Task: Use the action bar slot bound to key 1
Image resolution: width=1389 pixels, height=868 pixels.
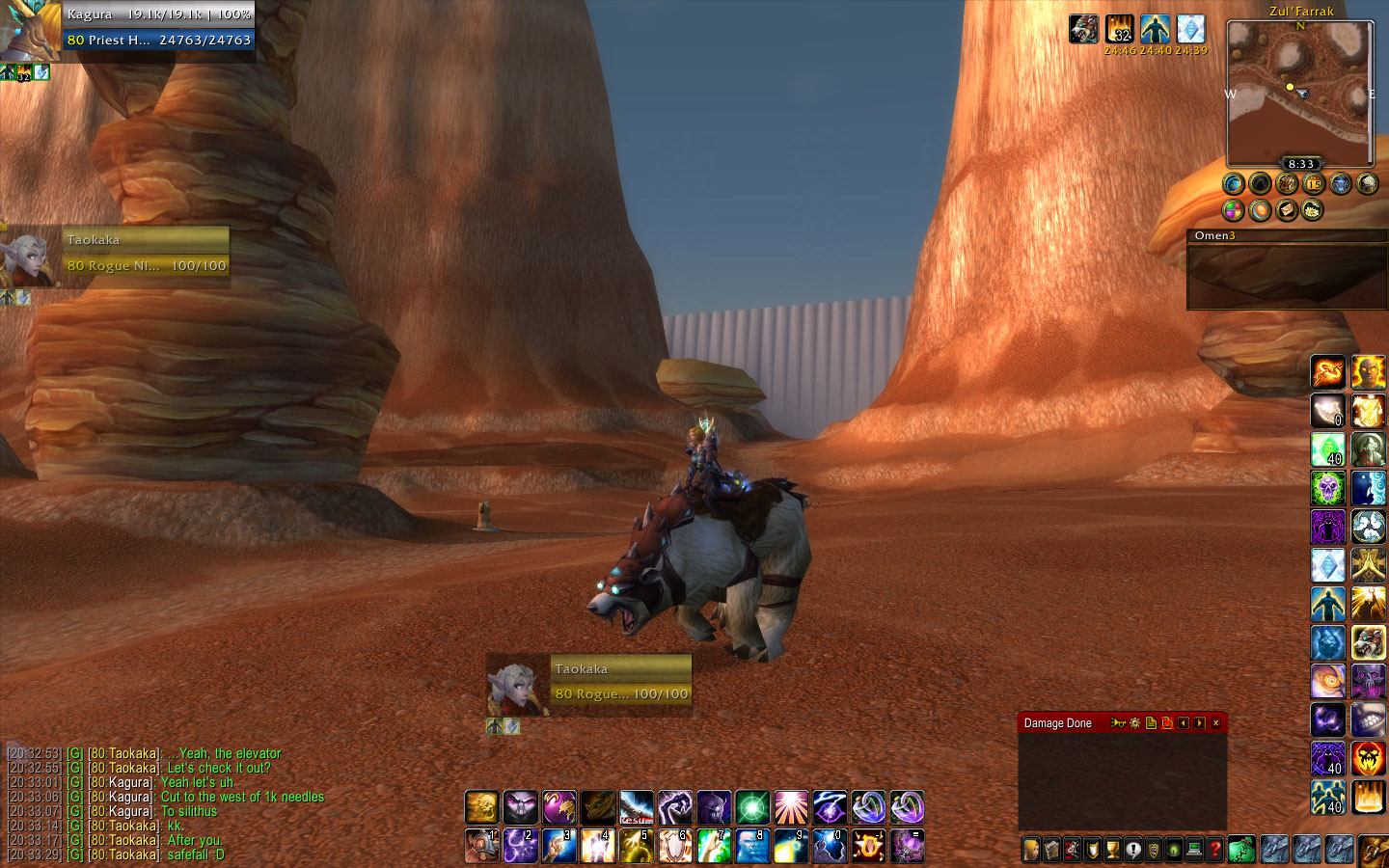Action: click(x=482, y=846)
